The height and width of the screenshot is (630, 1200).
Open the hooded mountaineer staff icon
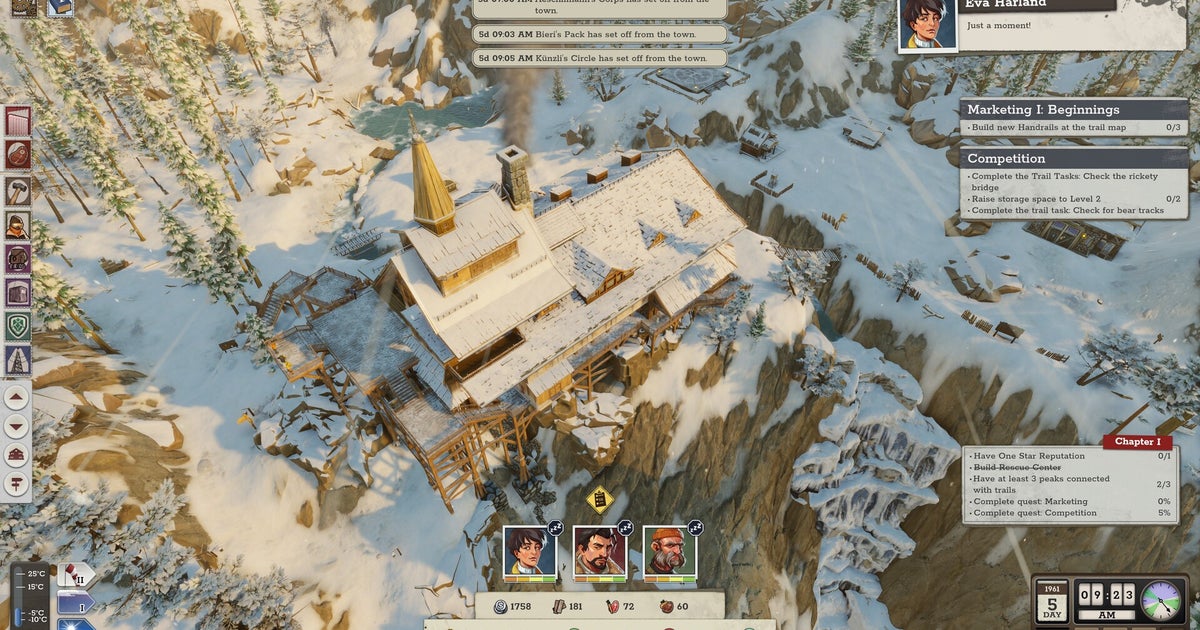click(x=18, y=225)
